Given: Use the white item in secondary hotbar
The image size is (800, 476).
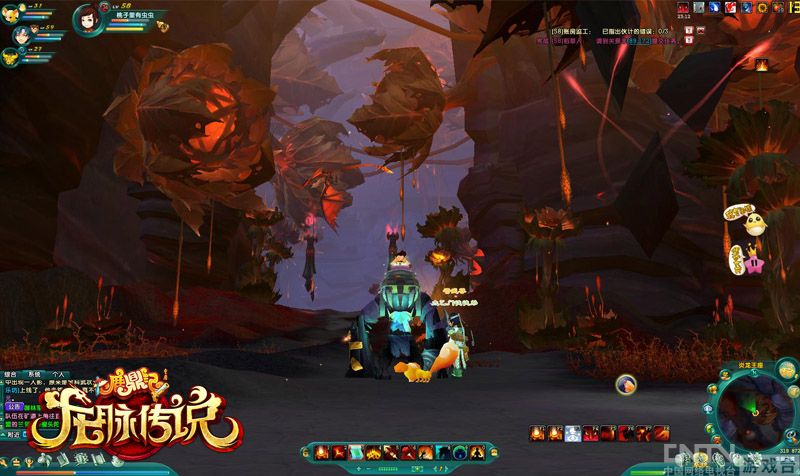Looking at the screenshot, I should pyautogui.click(x=572, y=432).
